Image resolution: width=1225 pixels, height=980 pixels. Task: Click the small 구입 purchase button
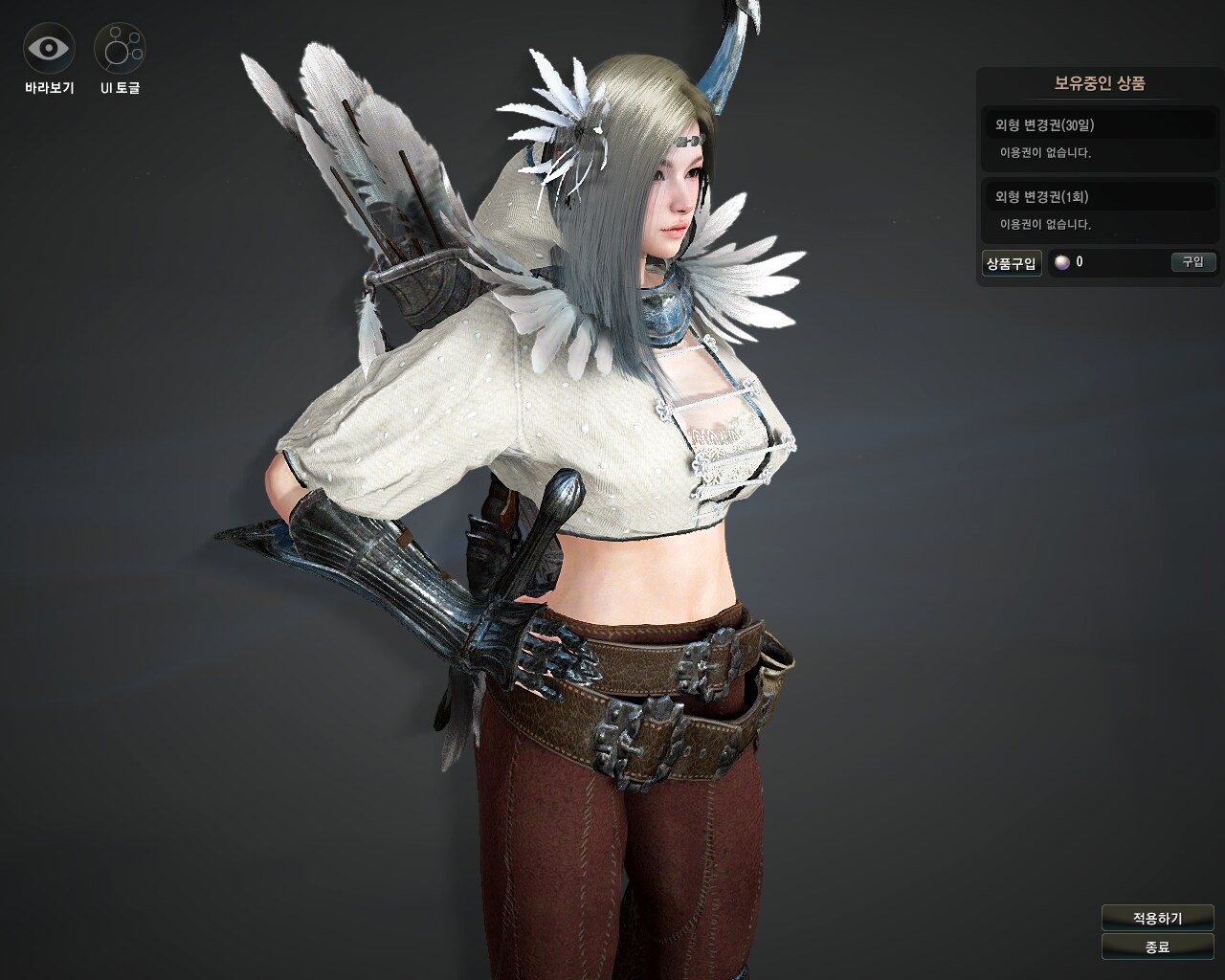(1192, 262)
